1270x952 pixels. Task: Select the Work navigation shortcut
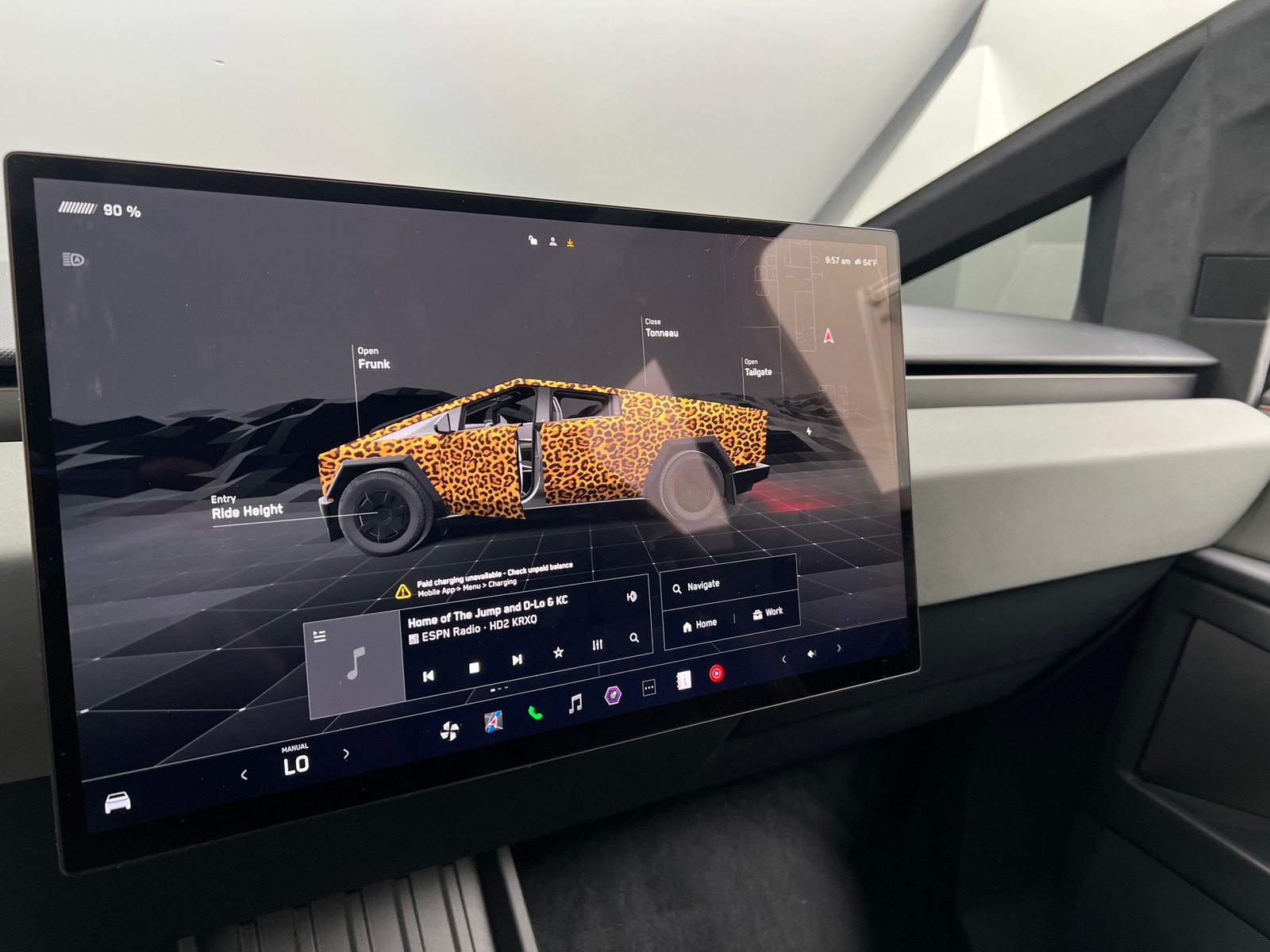pos(766,612)
